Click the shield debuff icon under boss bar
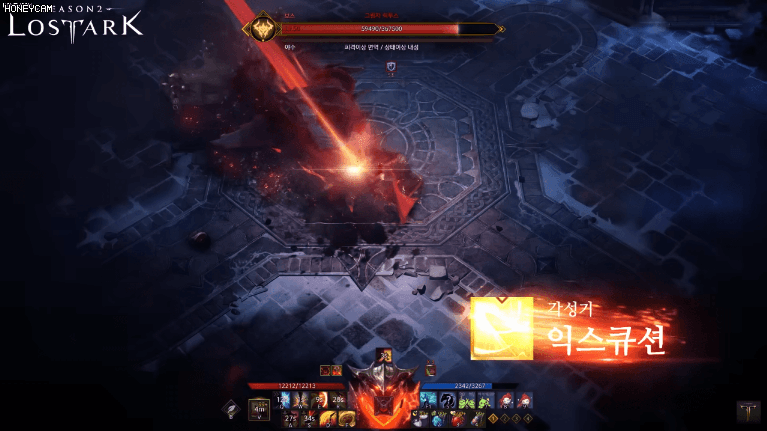767x431 pixels. 390,67
